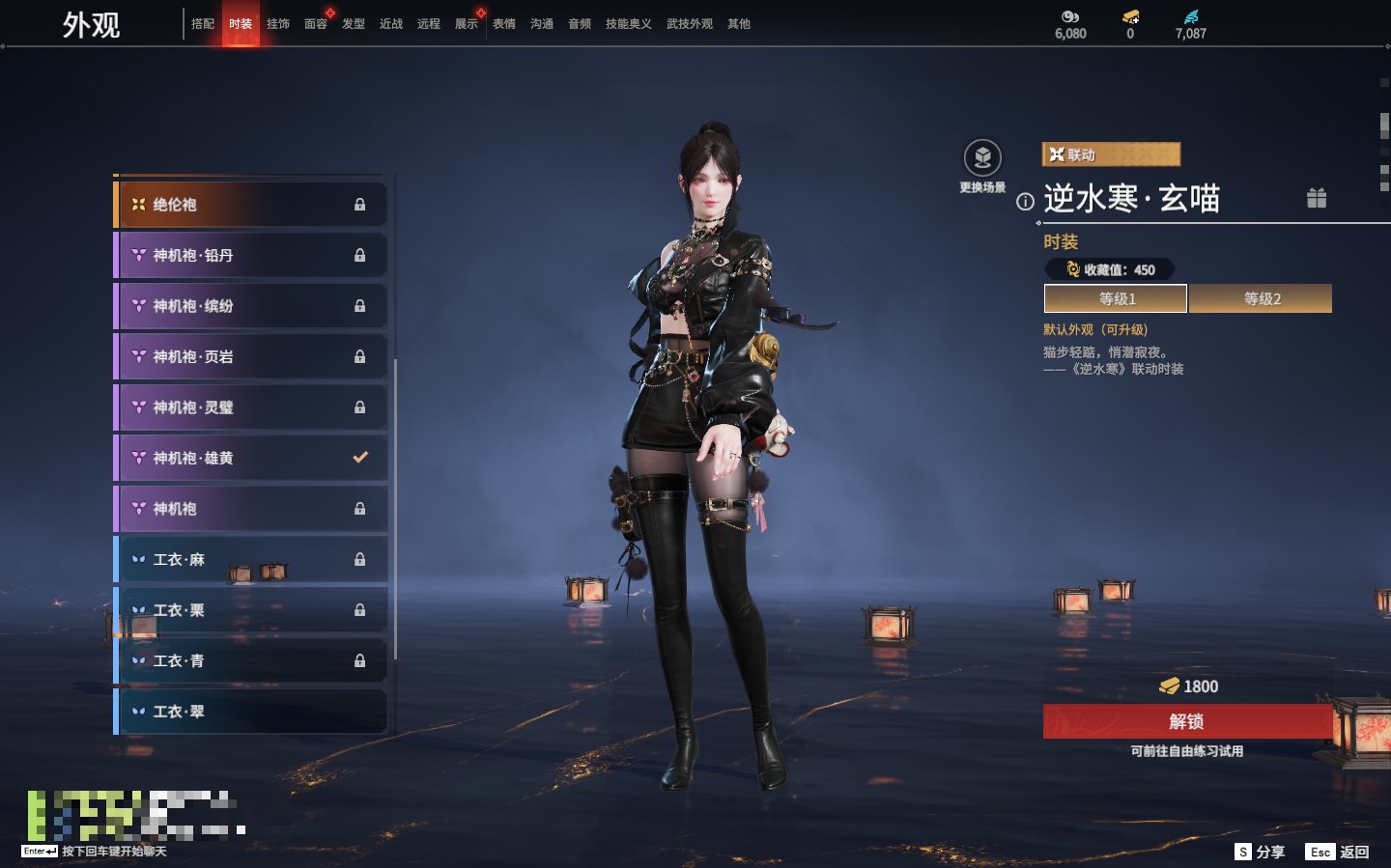Choose the 神机袍·铅丹 outfit

coord(251,256)
